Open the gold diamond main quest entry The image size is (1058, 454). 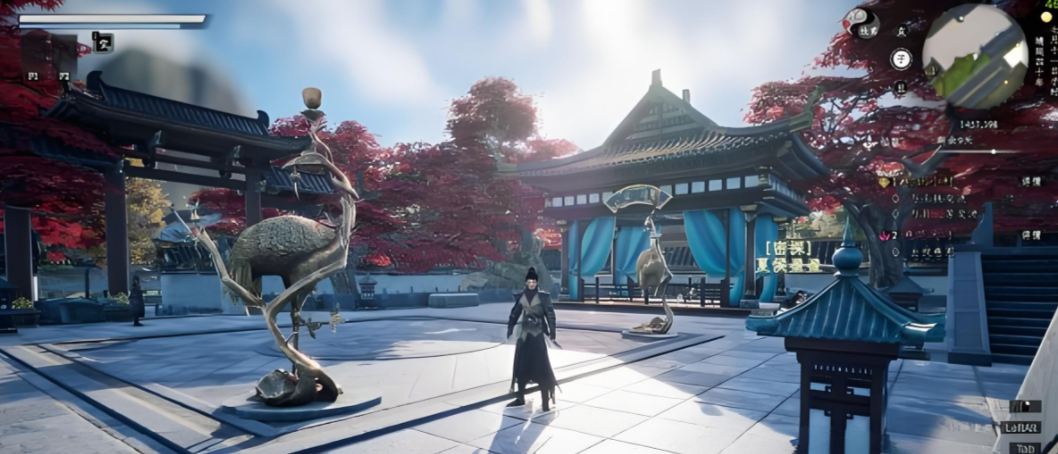[884, 182]
